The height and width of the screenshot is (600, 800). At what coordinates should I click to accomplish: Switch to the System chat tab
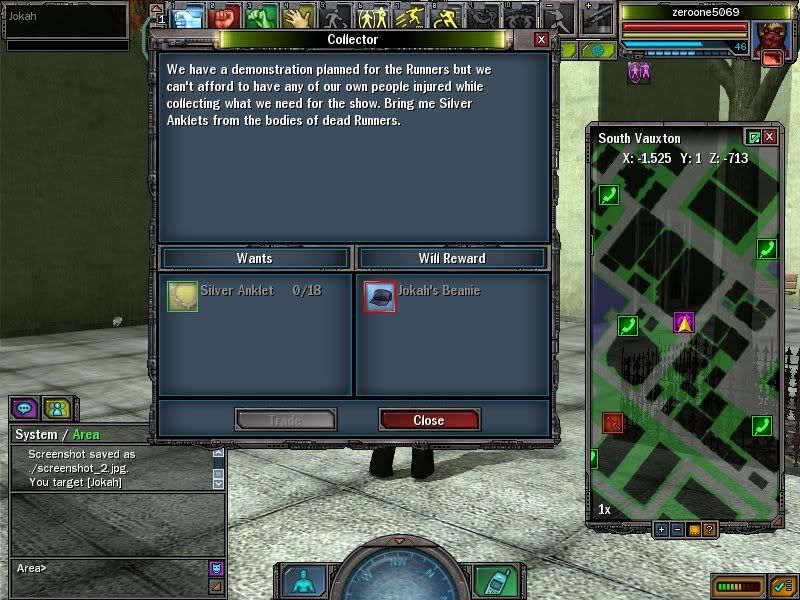tap(35, 435)
